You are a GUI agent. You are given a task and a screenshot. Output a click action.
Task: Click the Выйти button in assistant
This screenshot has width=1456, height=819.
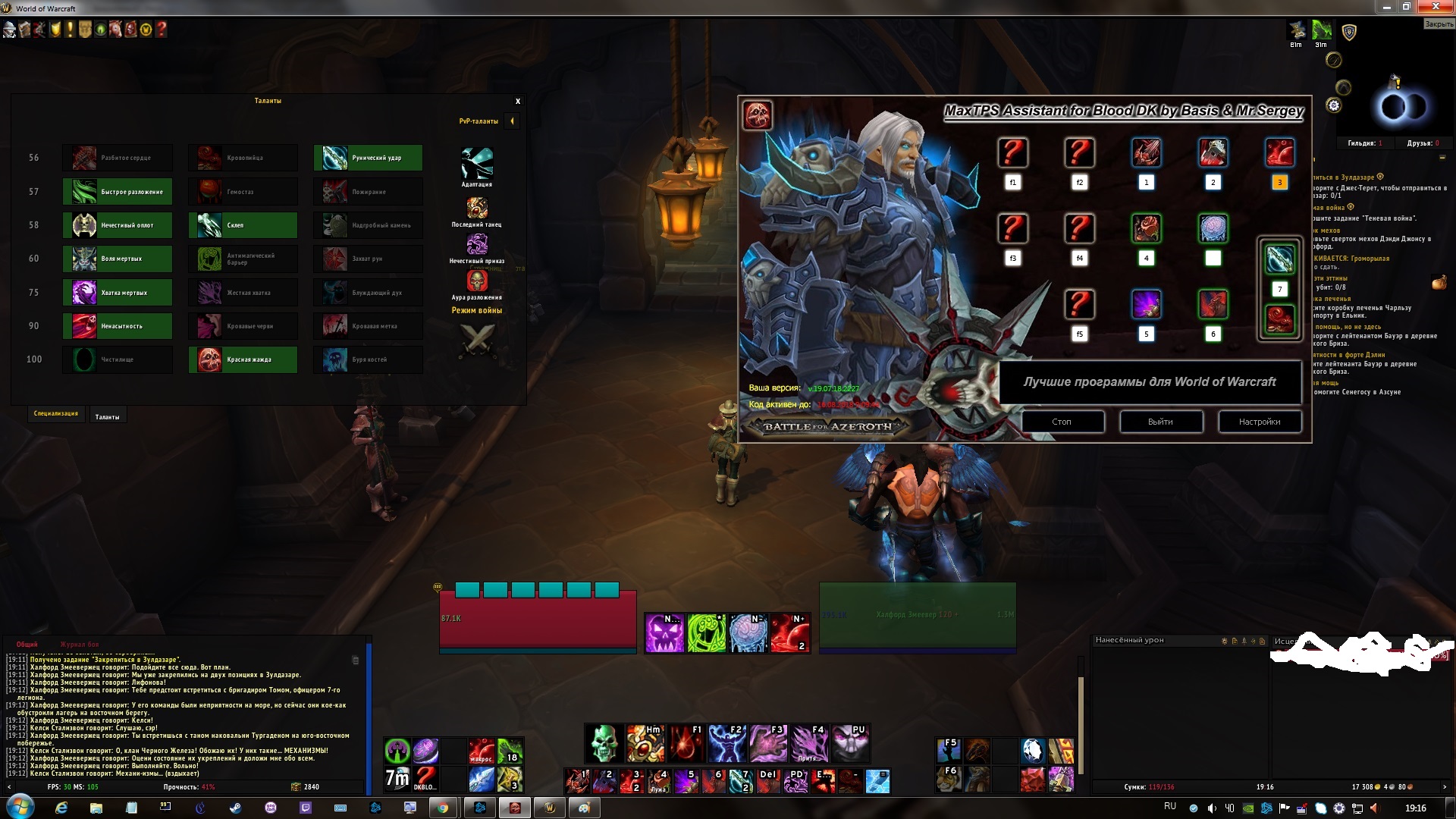click(1160, 422)
